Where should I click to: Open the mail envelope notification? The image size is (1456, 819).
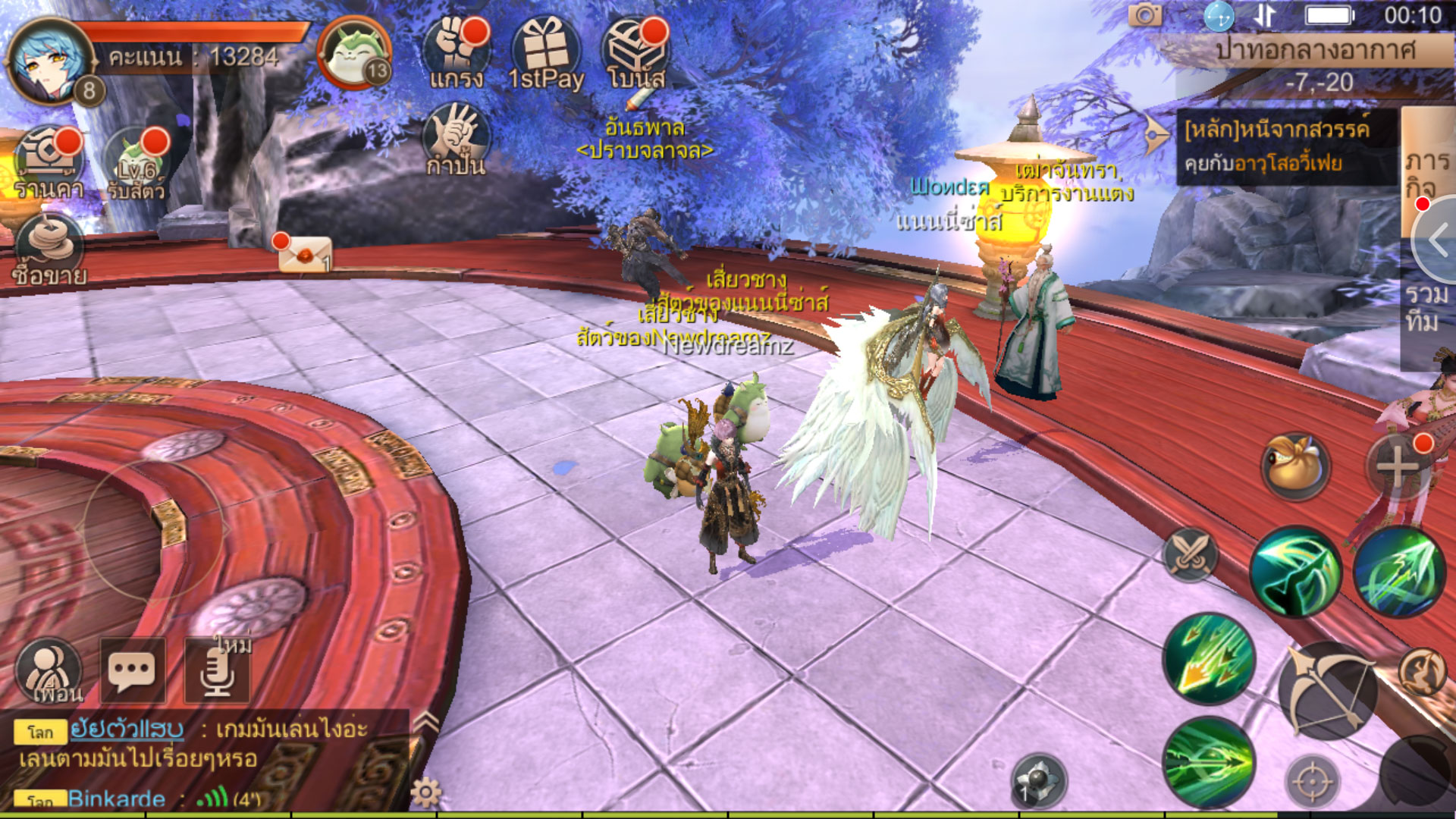click(x=305, y=254)
